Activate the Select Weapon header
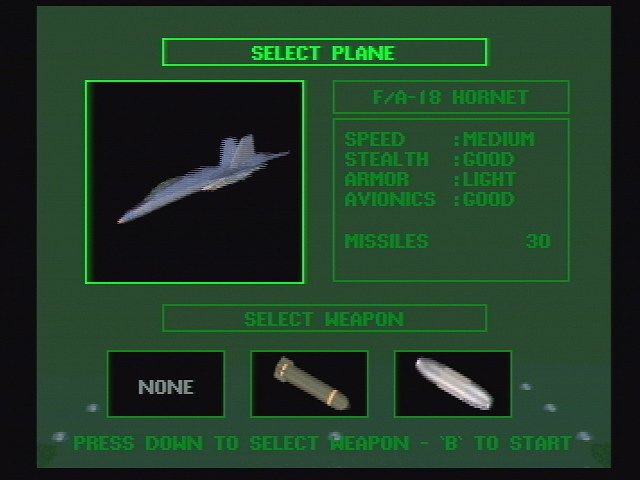 [x=324, y=319]
